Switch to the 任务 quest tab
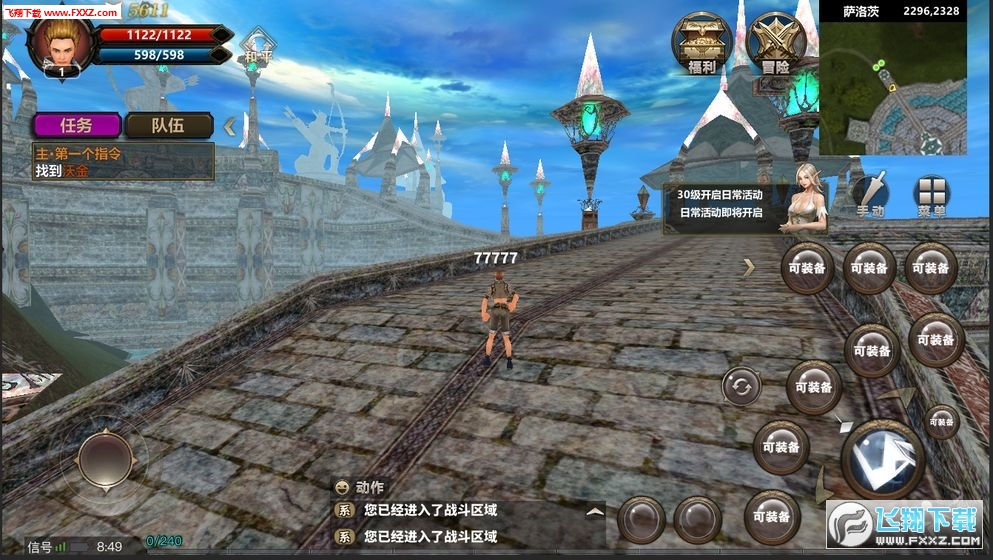The image size is (993, 560). [77, 125]
